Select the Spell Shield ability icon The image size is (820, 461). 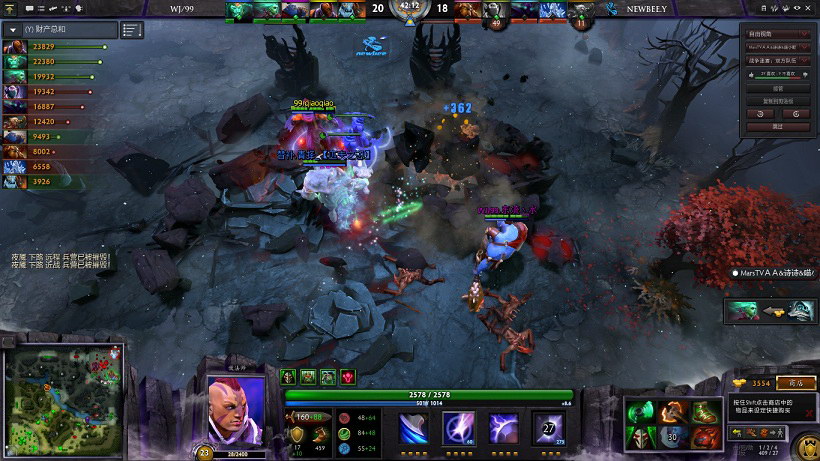click(503, 427)
